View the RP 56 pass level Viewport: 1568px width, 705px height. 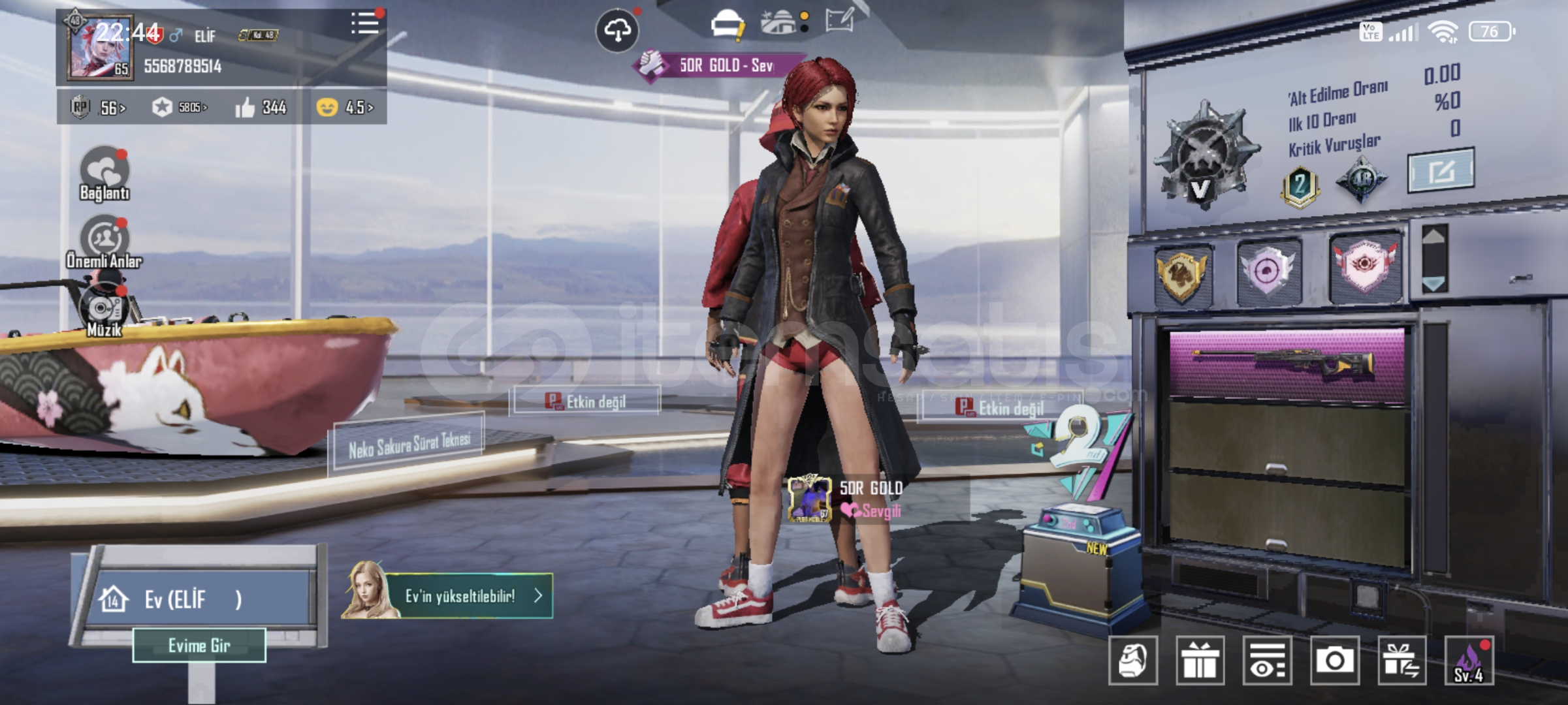pos(99,107)
